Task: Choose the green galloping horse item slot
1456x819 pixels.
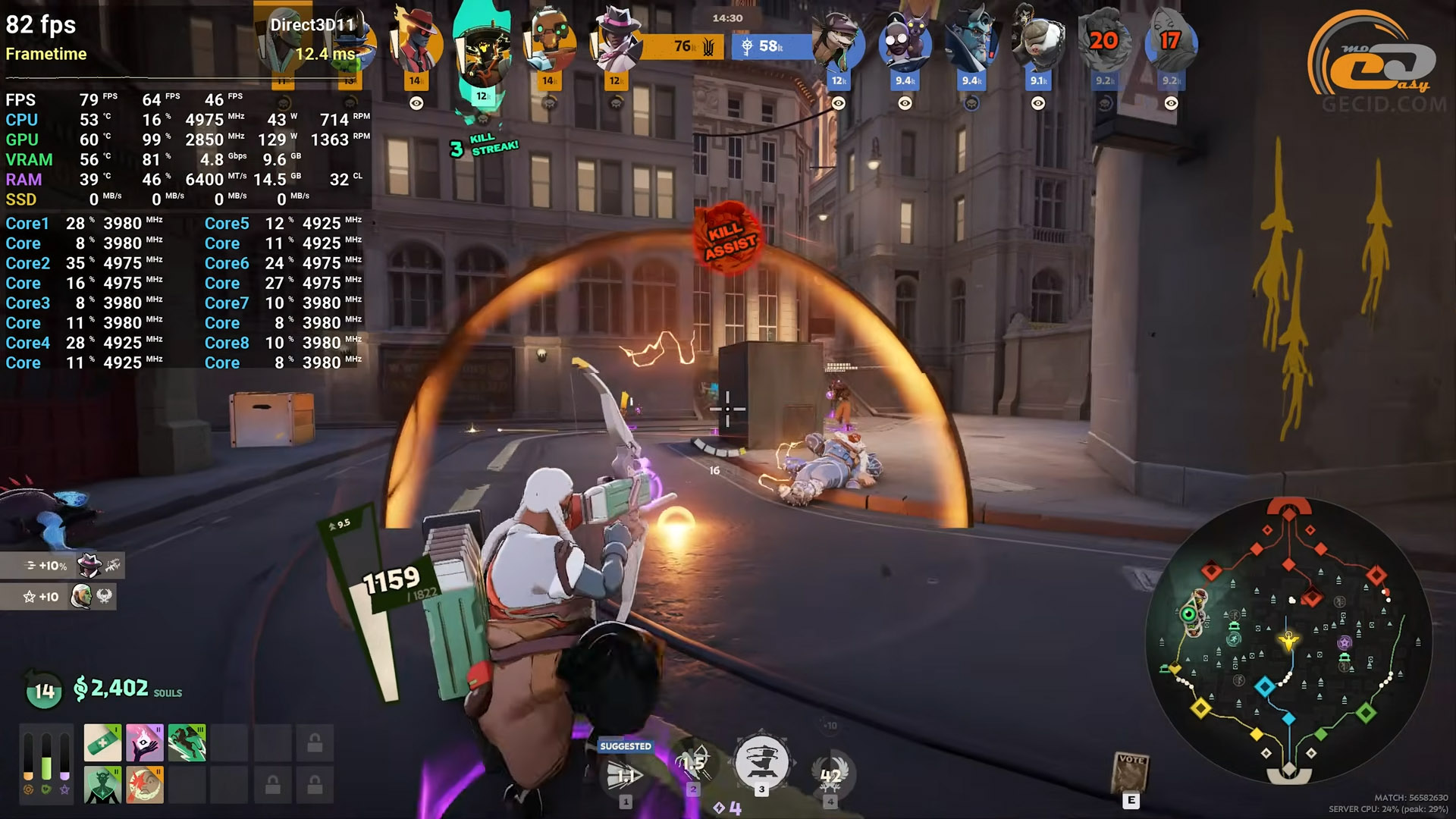Action: 187,742
